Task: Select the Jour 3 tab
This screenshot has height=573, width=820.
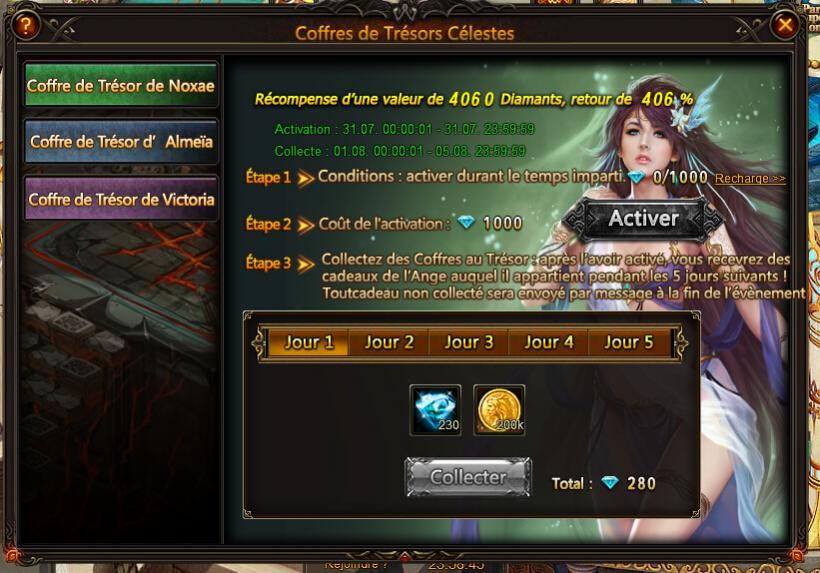Action: click(469, 342)
